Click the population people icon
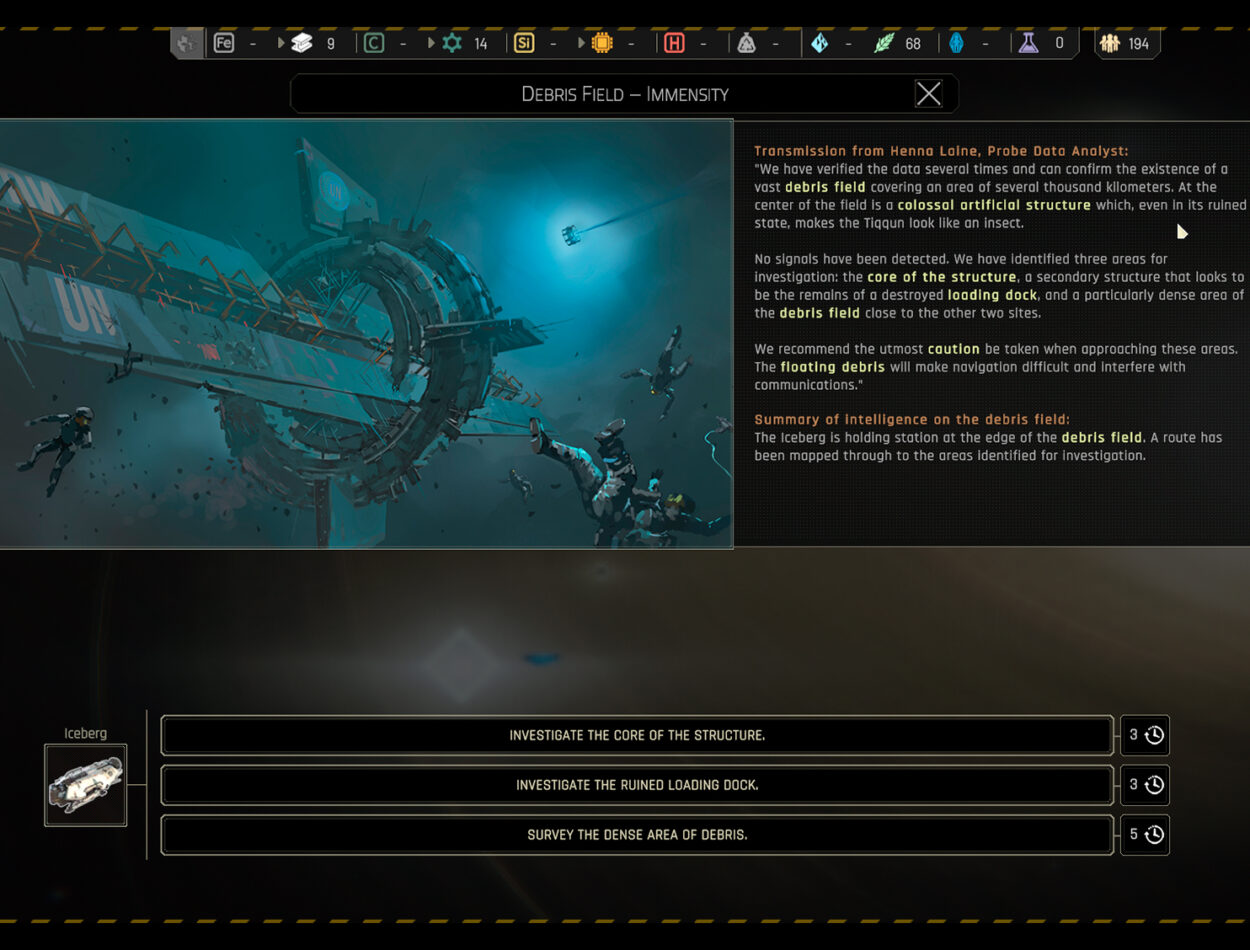The height and width of the screenshot is (950, 1250). coord(1110,43)
